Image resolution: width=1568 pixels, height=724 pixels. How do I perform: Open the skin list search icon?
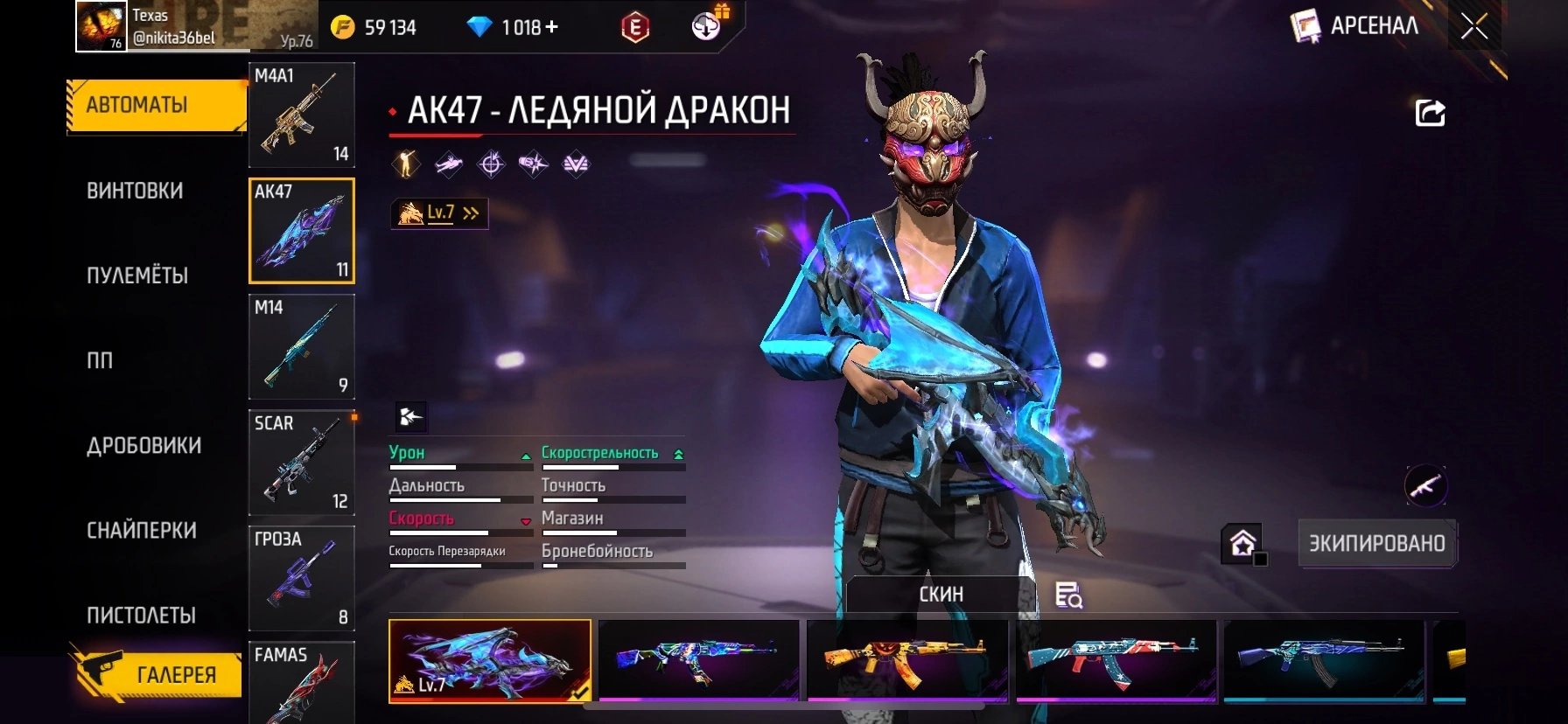(1068, 595)
